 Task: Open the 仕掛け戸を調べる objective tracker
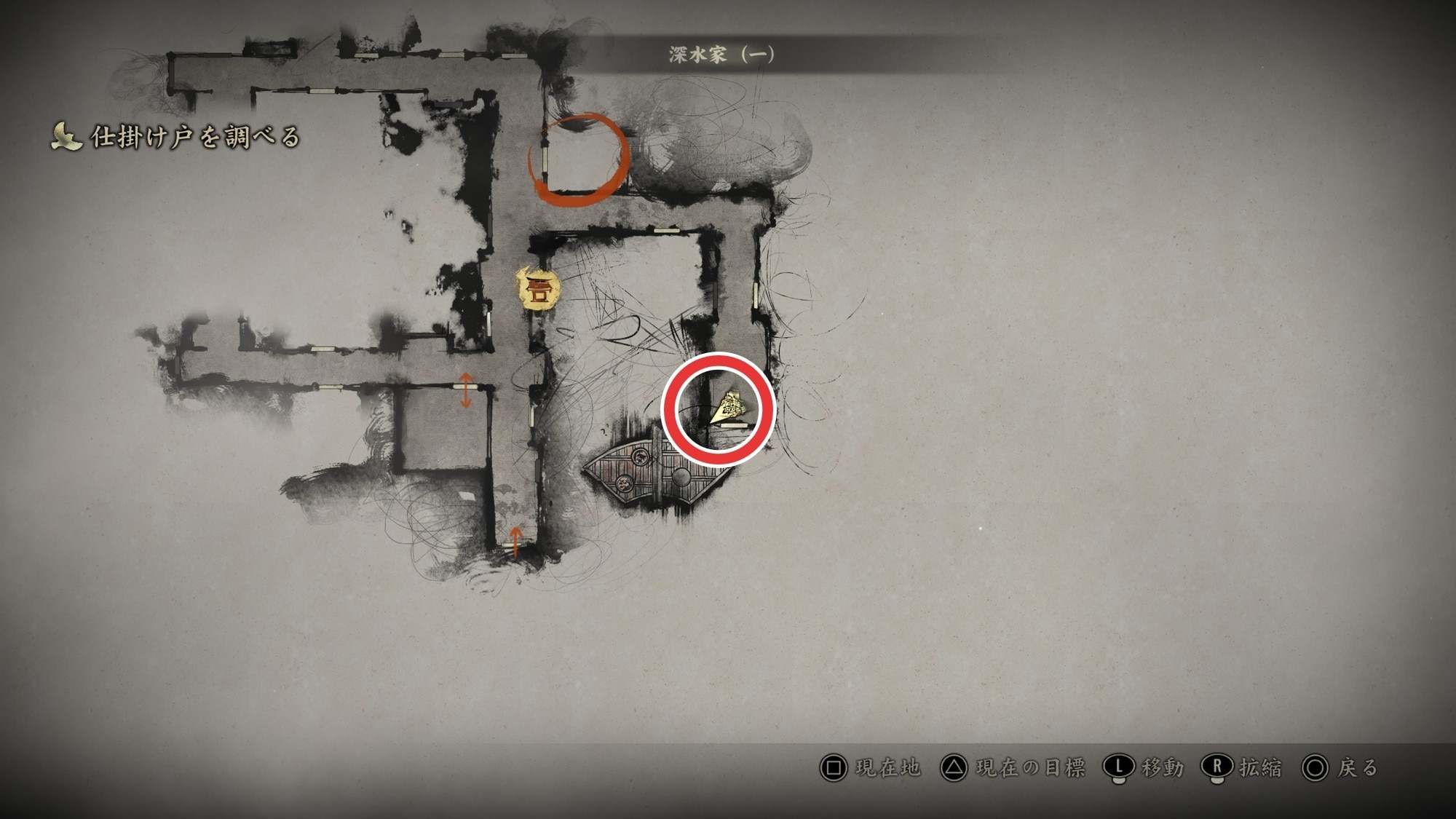176,137
